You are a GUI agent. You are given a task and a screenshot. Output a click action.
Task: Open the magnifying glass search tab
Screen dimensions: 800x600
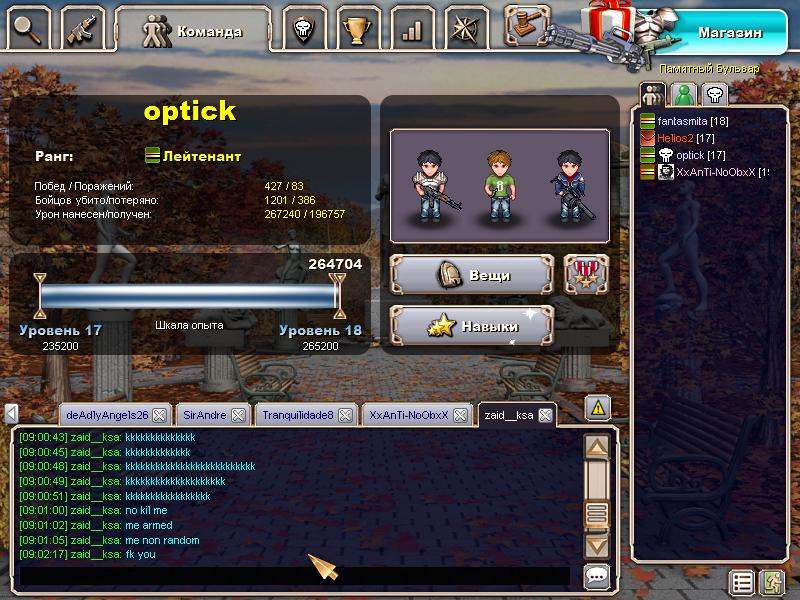pyautogui.click(x=29, y=28)
